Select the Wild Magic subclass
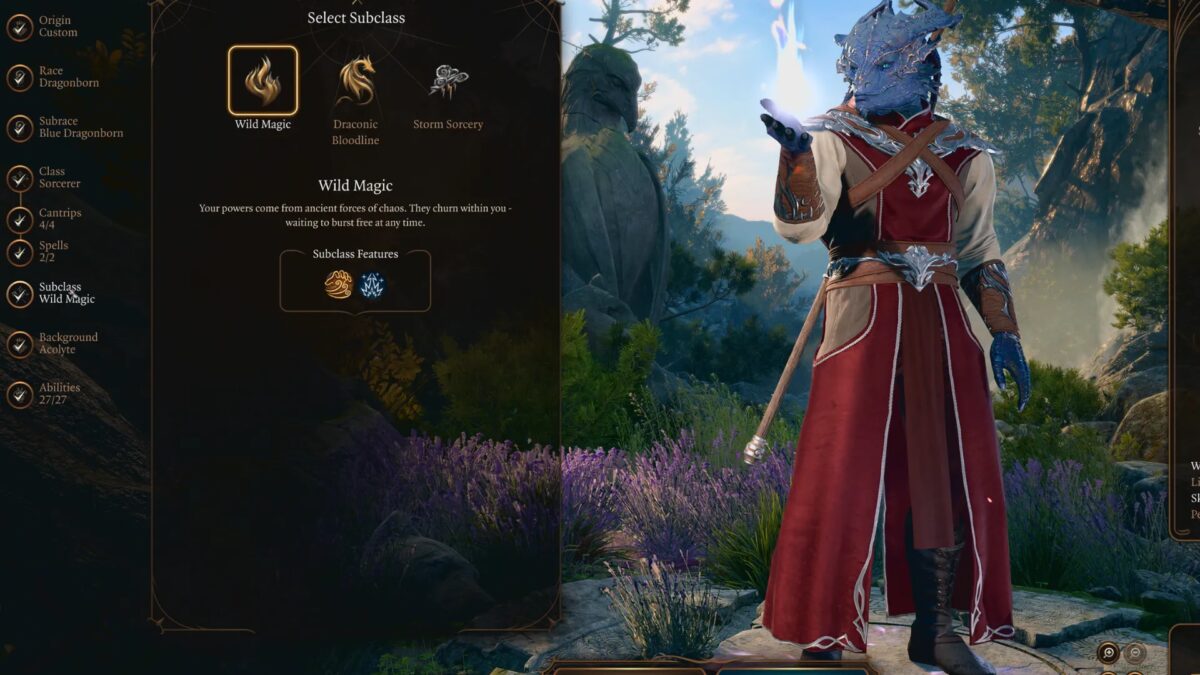The width and height of the screenshot is (1200, 675). [x=262, y=81]
